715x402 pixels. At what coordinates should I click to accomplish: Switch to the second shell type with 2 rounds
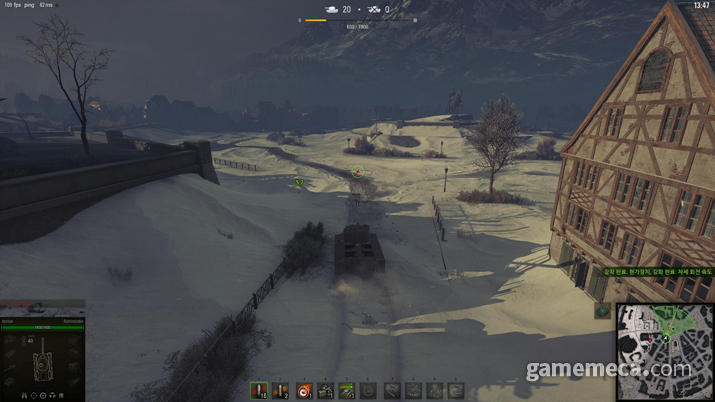pos(280,390)
